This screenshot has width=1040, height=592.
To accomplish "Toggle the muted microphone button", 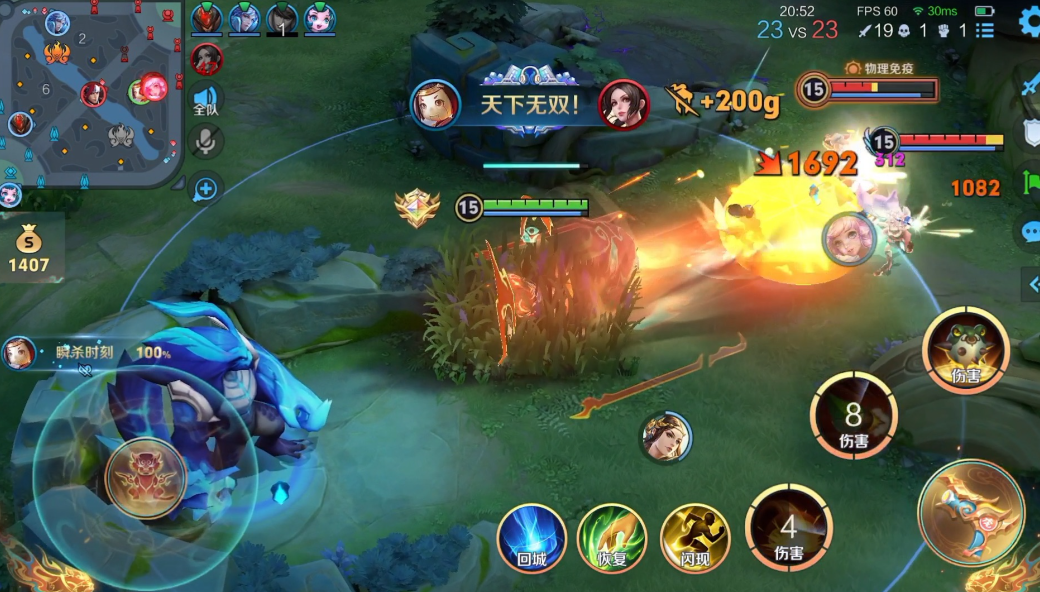I will 206,142.
